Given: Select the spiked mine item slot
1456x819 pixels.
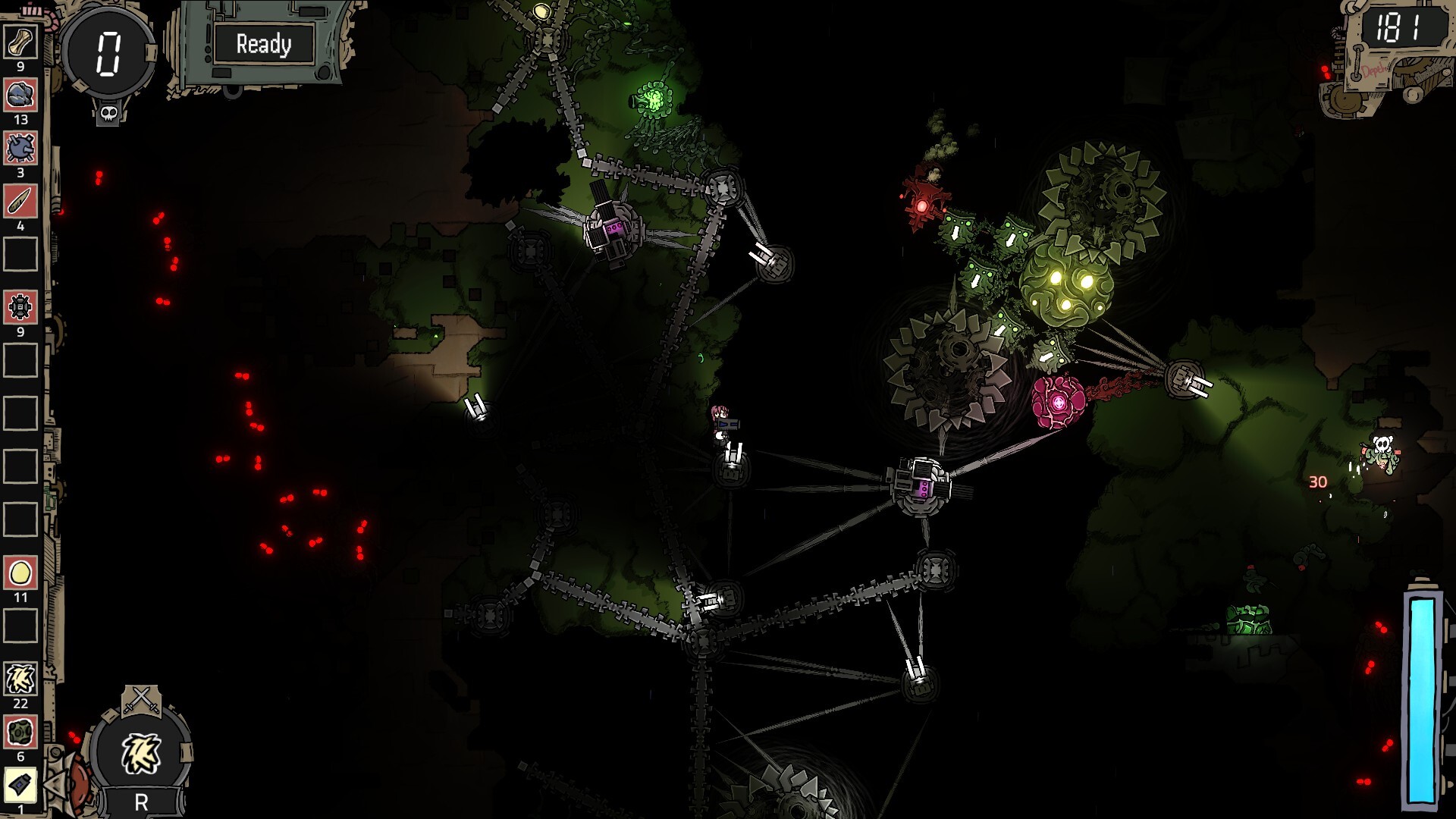Looking at the screenshot, I should [20, 149].
